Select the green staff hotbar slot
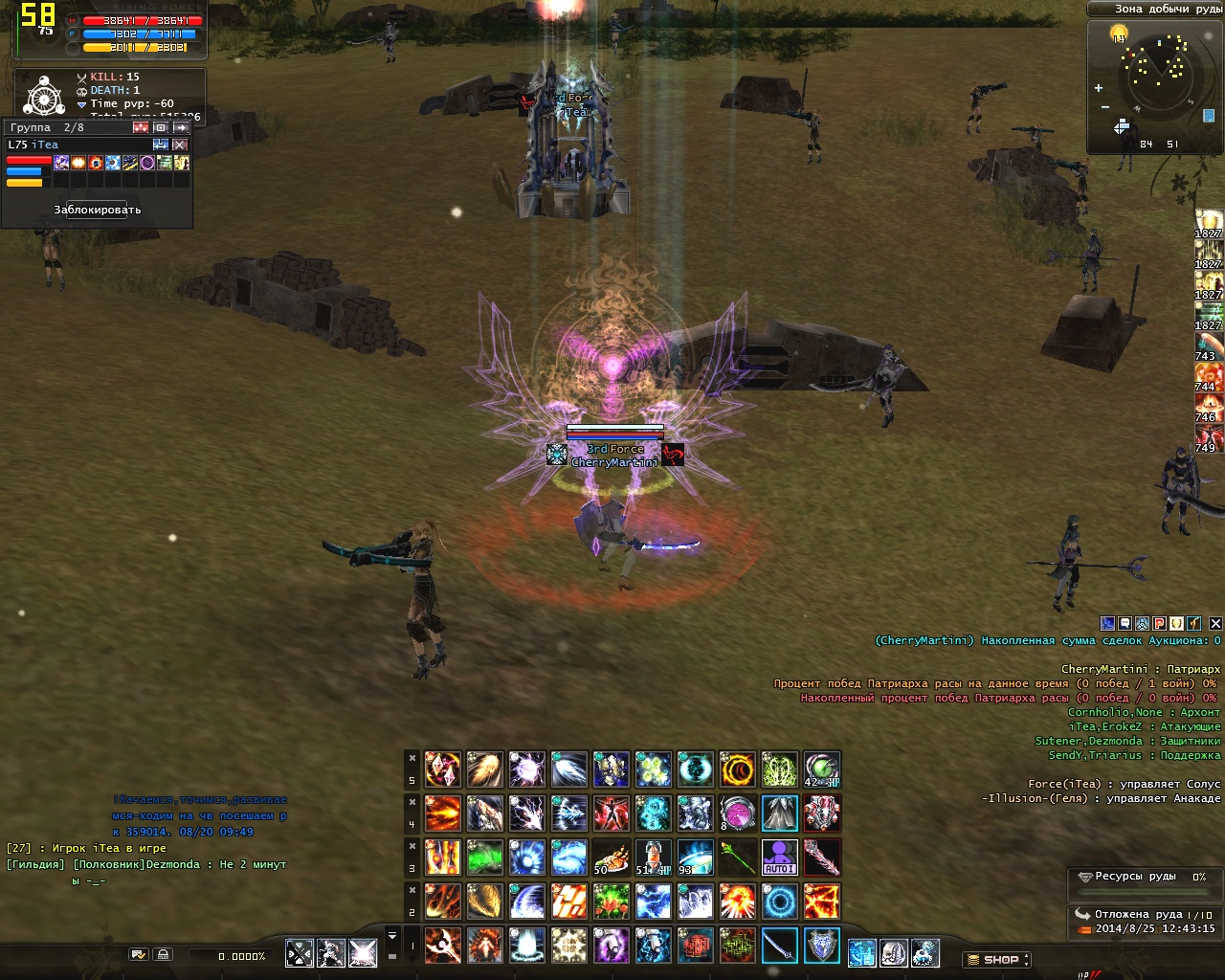1225x980 pixels. click(x=738, y=857)
